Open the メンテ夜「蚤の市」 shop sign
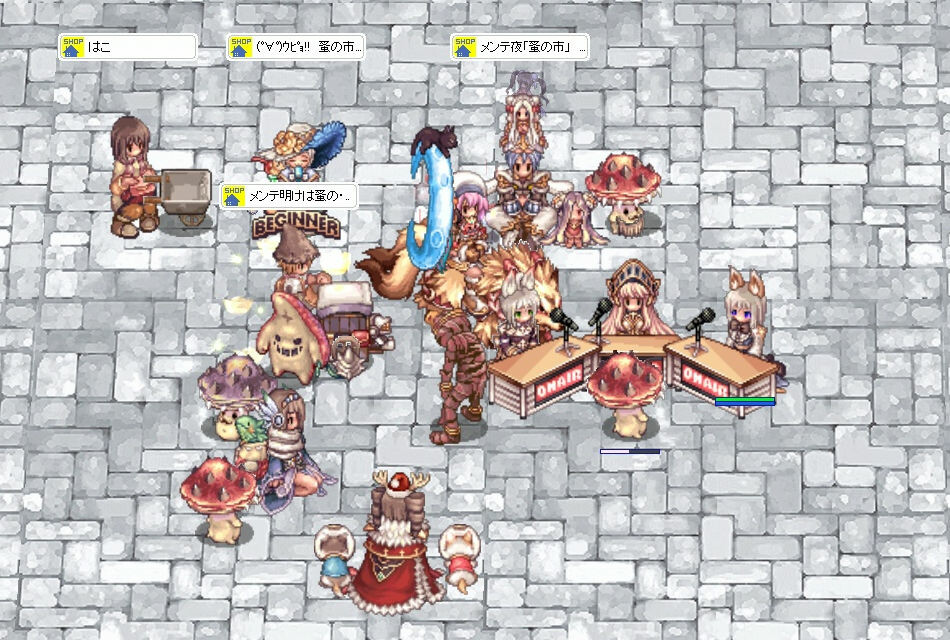This screenshot has height=640, width=950. 520,47
